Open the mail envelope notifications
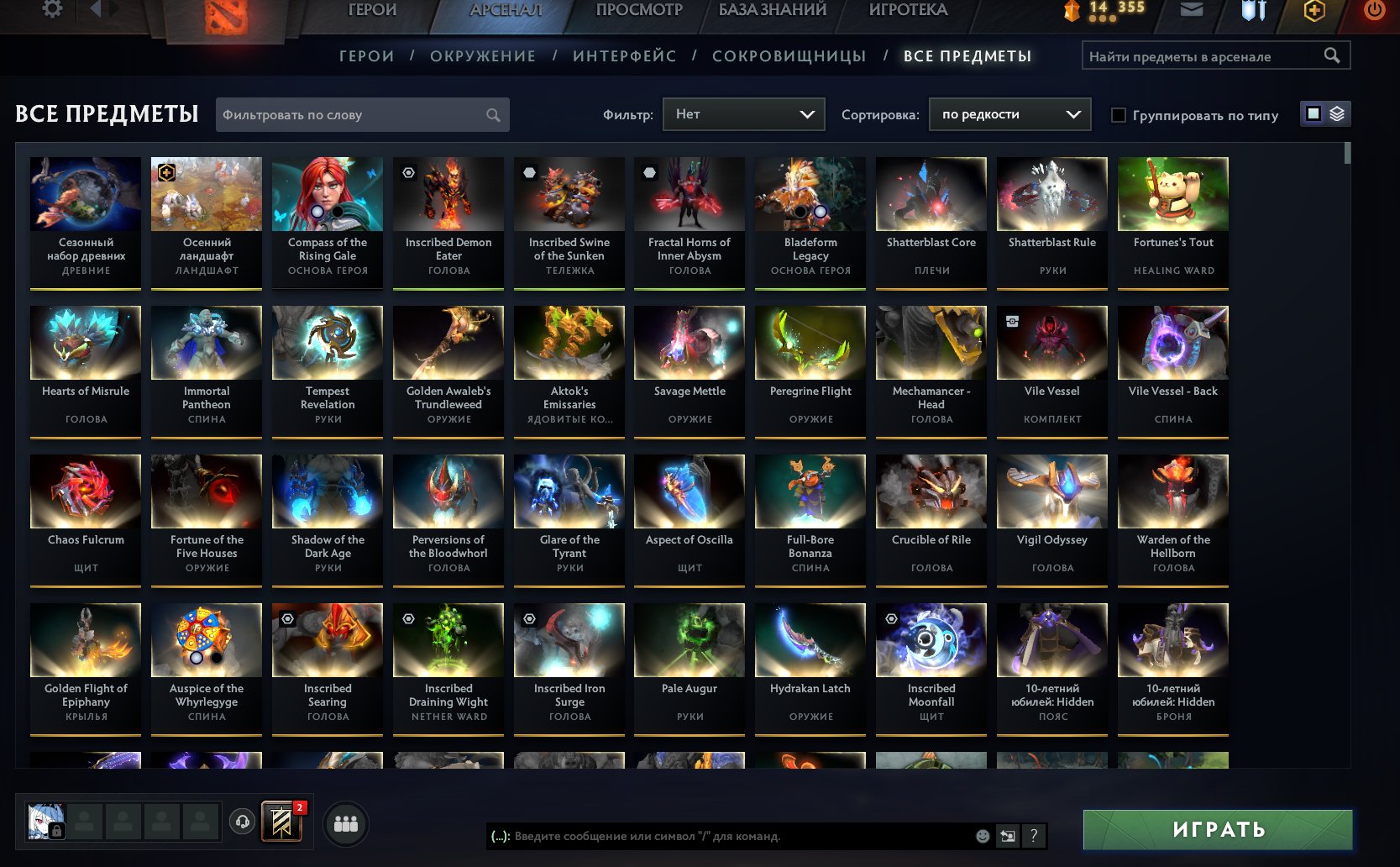 (1191, 10)
